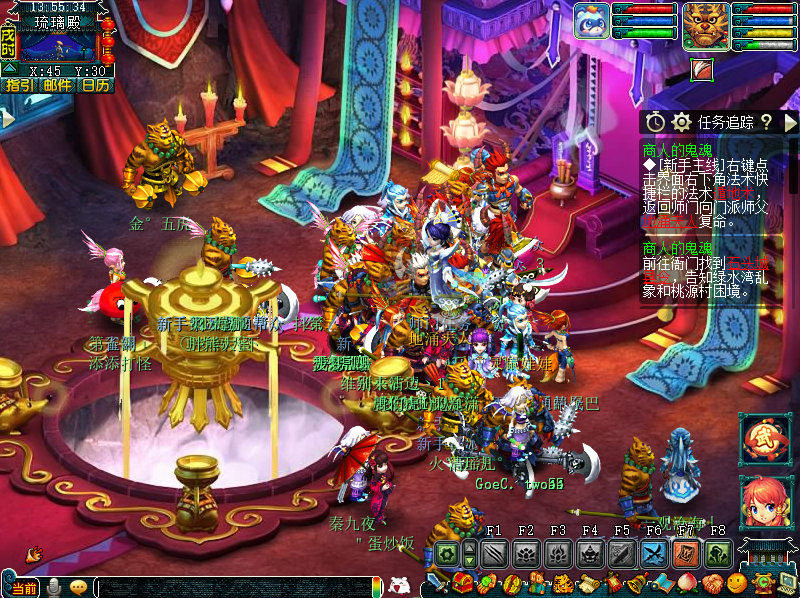Open the 邮件 mail button
Image resolution: width=800 pixels, height=598 pixels.
tap(58, 86)
